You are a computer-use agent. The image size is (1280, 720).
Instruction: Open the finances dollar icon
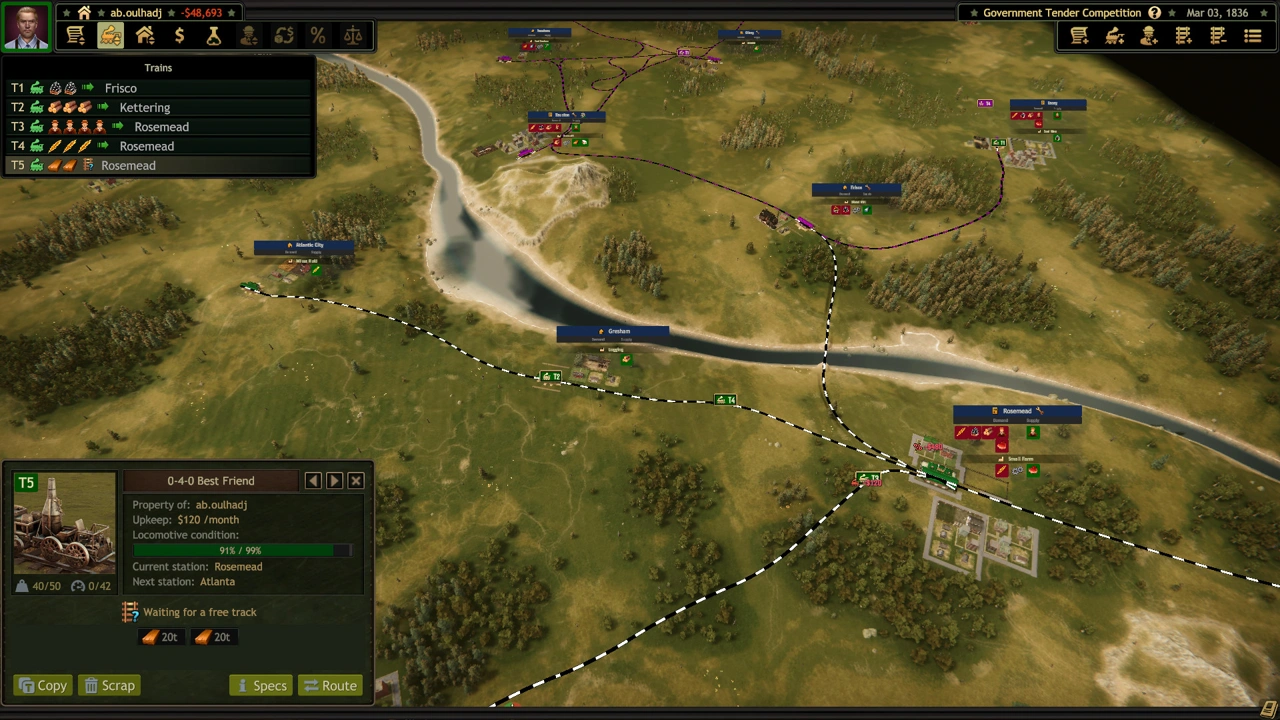(x=179, y=36)
